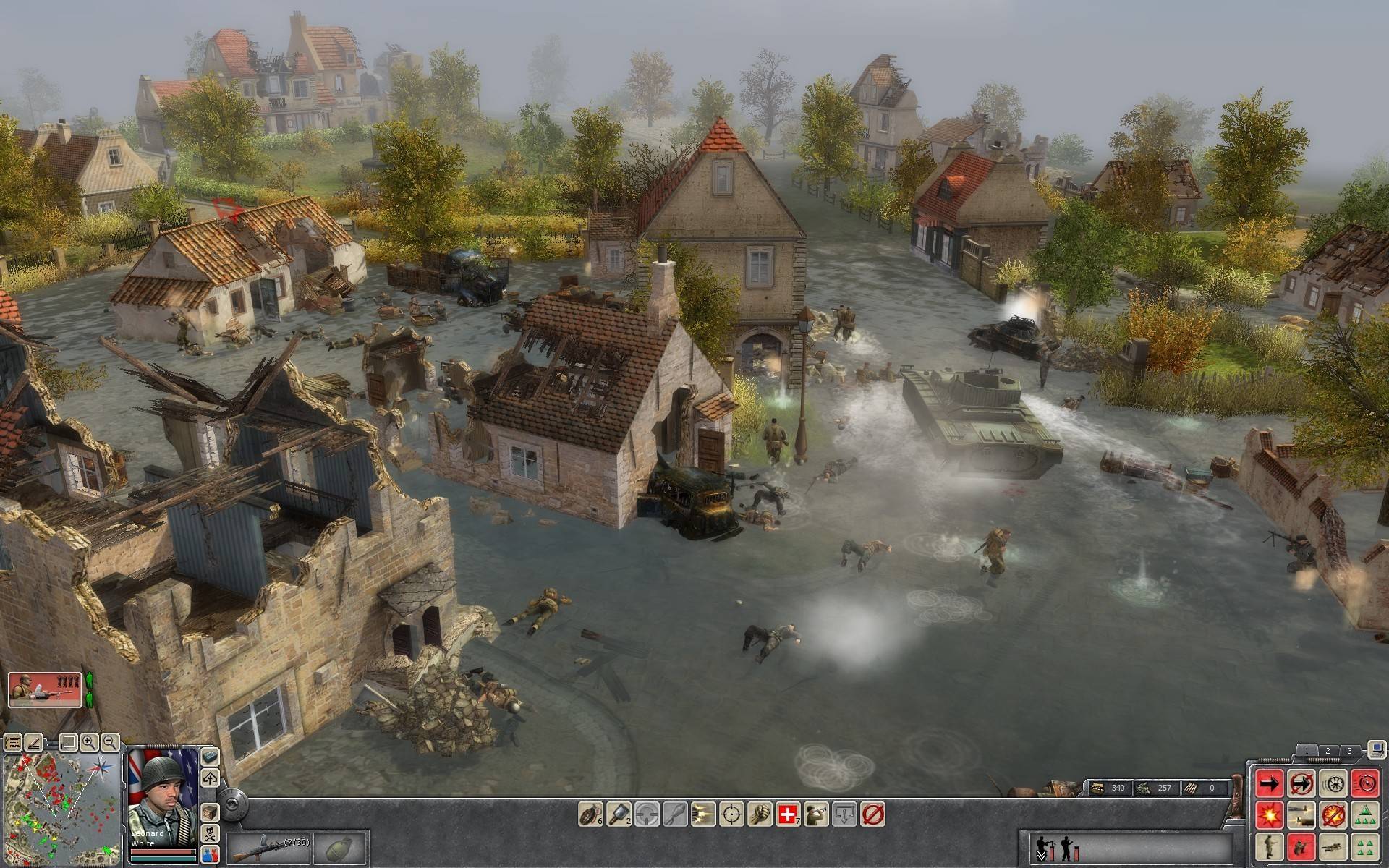Viewport: 1389px width, 868px height.
Task: Switch to command panel tab 2
Action: (x=1327, y=751)
